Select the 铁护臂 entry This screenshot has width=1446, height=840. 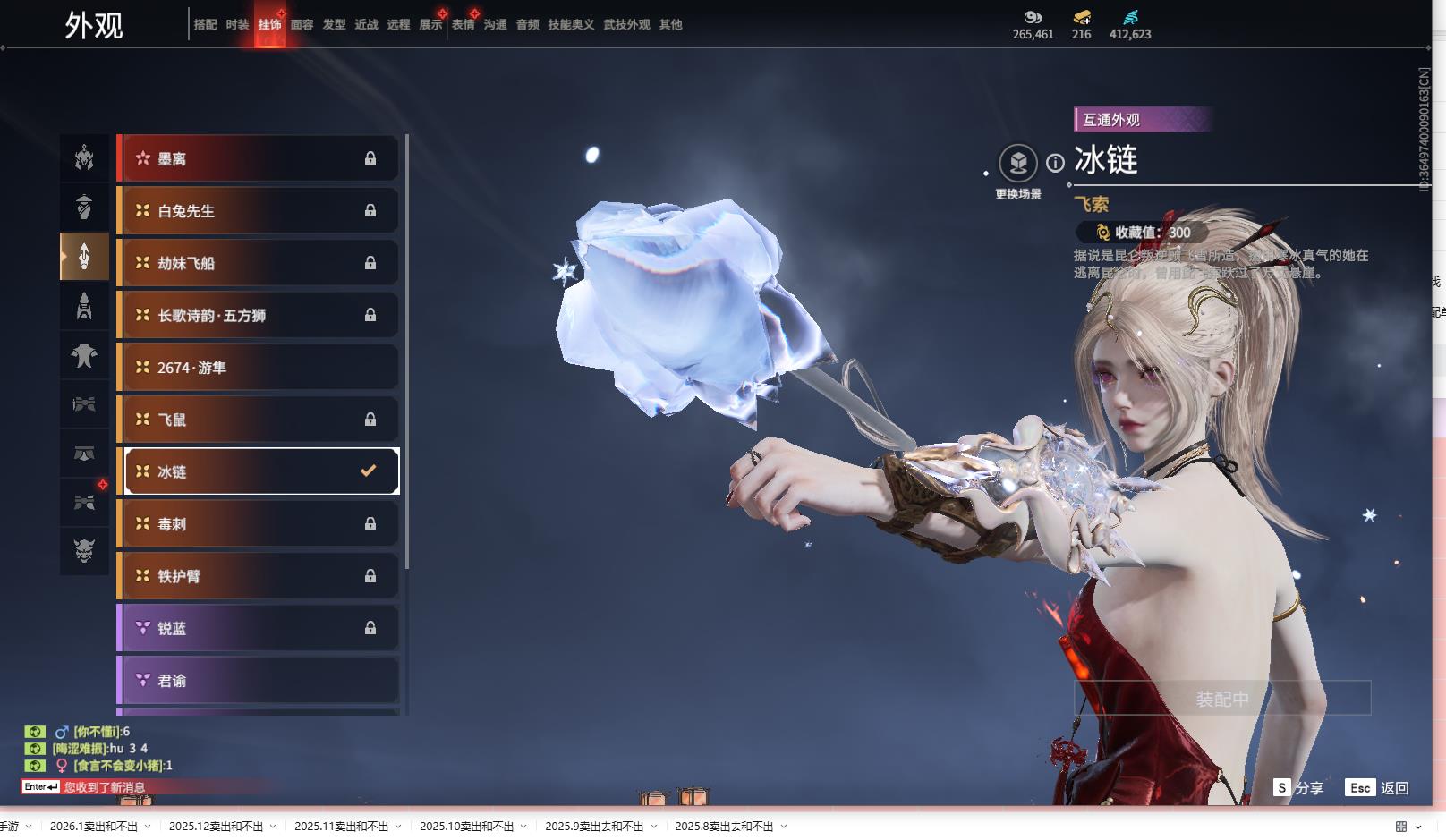(258, 576)
